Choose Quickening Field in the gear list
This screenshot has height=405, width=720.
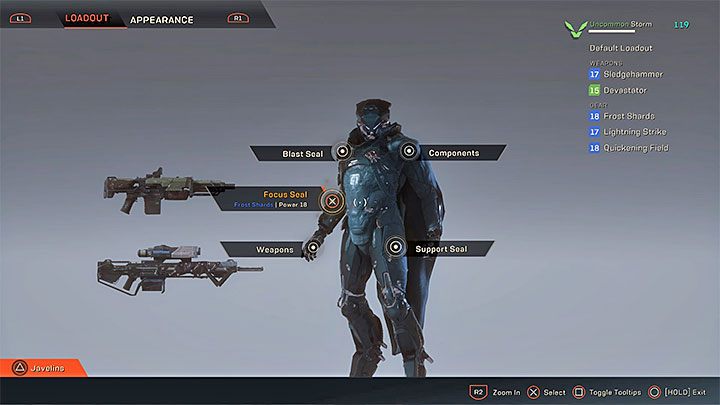click(636, 148)
